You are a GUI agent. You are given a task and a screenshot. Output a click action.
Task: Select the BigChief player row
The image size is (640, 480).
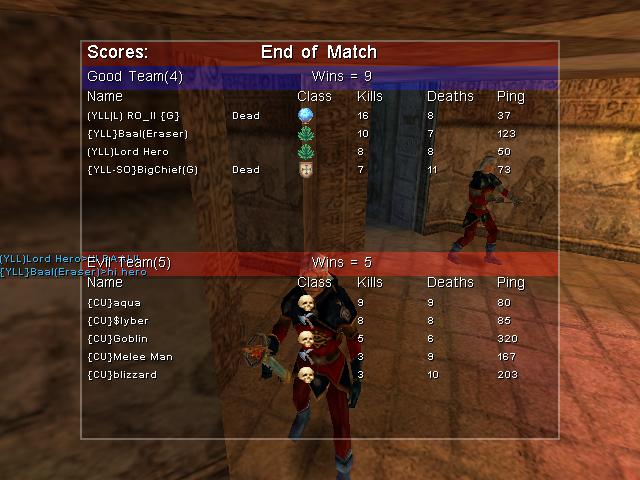click(142, 170)
